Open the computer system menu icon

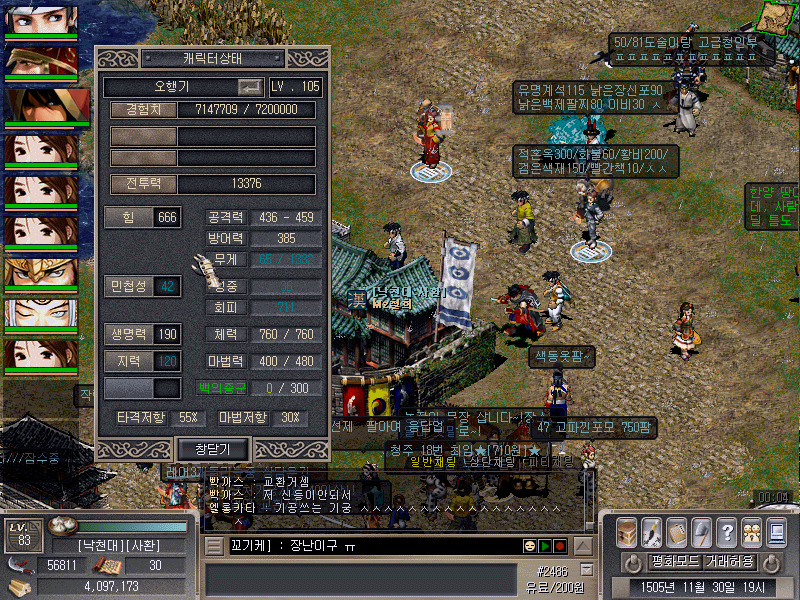click(x=775, y=531)
